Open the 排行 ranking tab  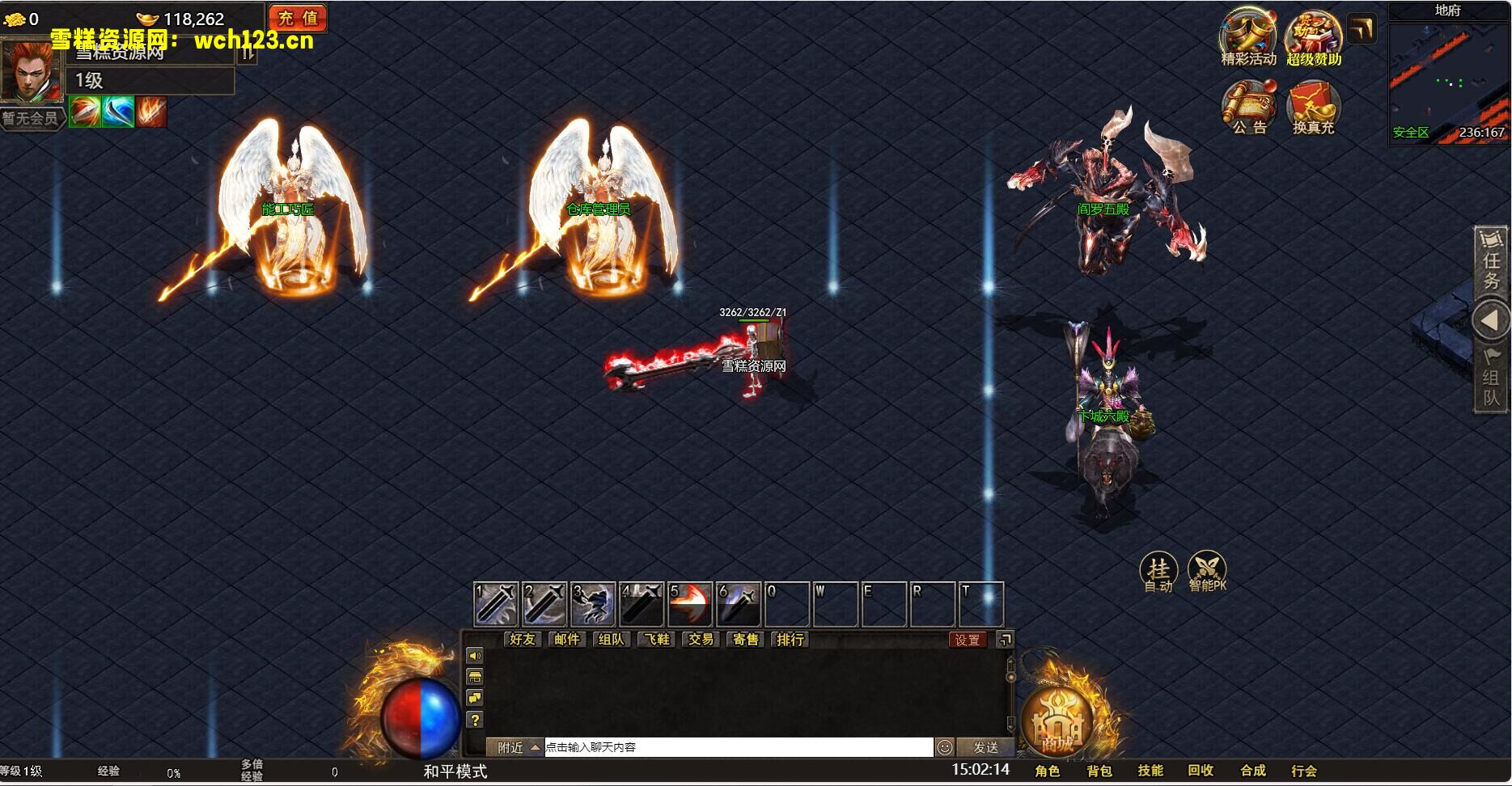(x=790, y=640)
